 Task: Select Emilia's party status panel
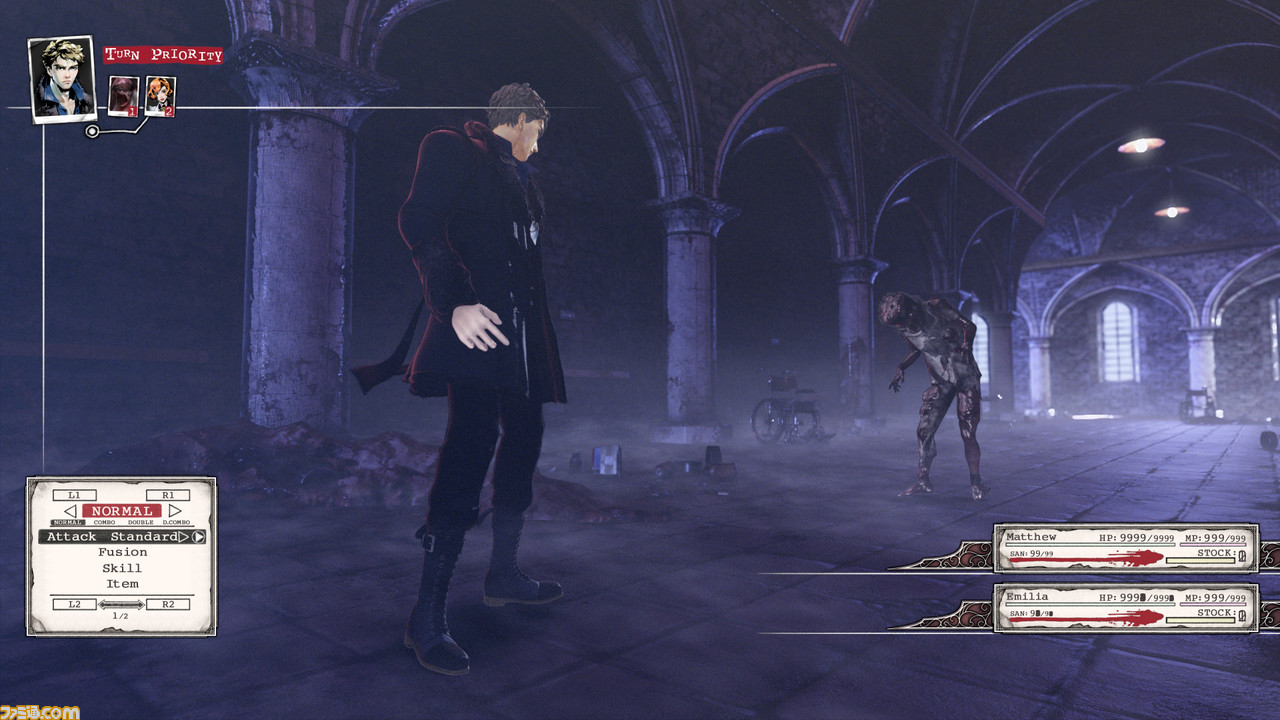pyautogui.click(x=1126, y=608)
